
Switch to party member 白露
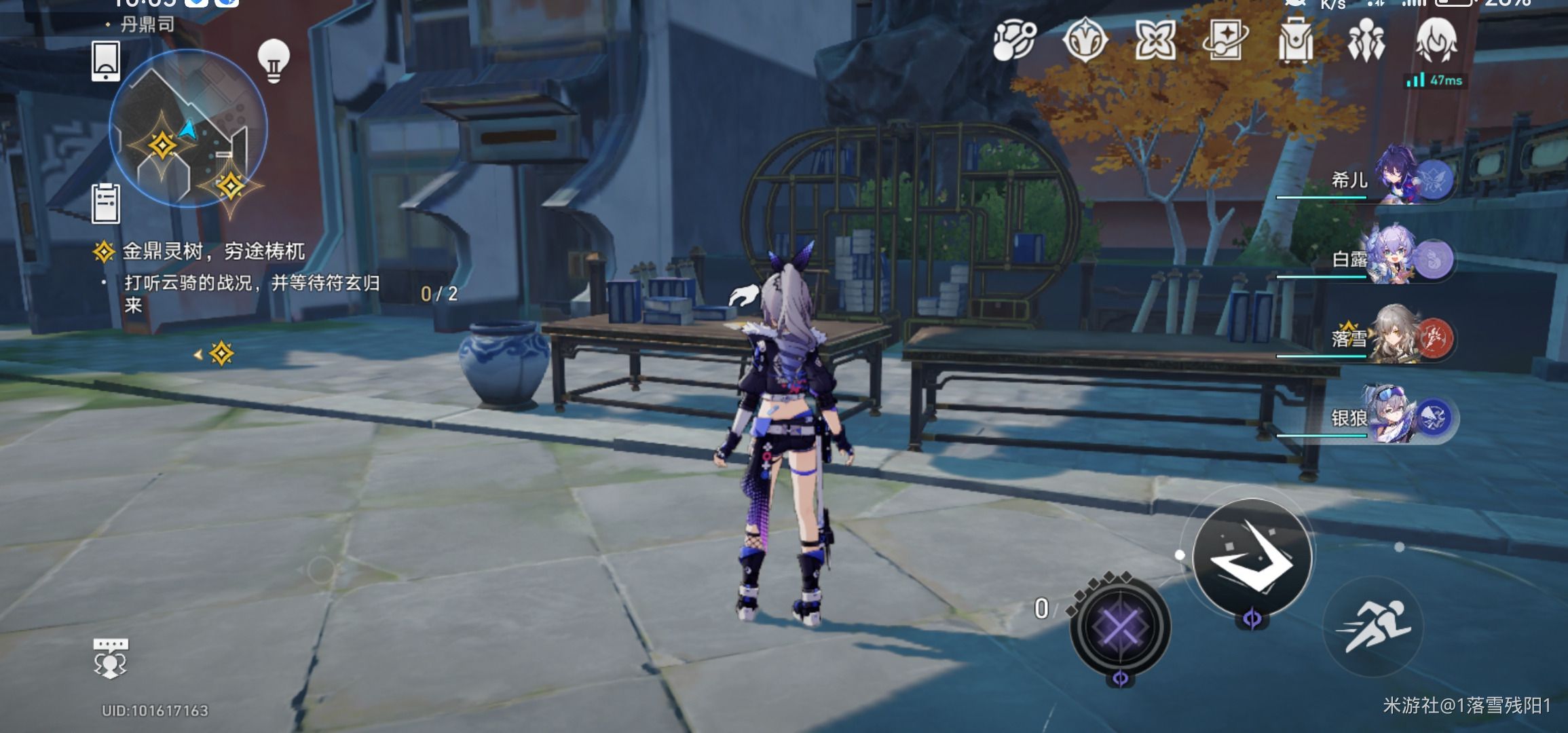click(x=1398, y=259)
